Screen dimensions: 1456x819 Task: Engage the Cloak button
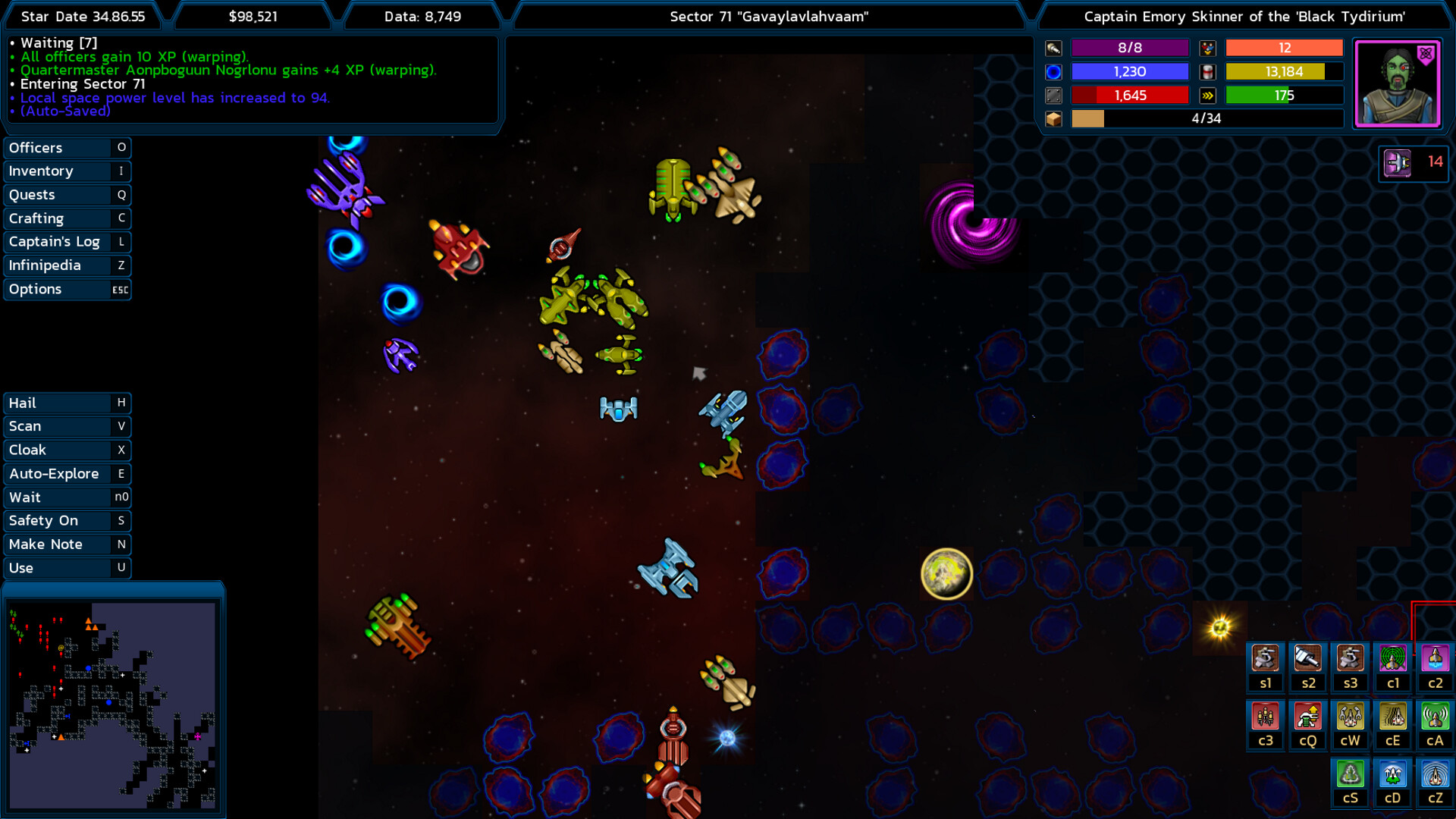[x=67, y=450]
